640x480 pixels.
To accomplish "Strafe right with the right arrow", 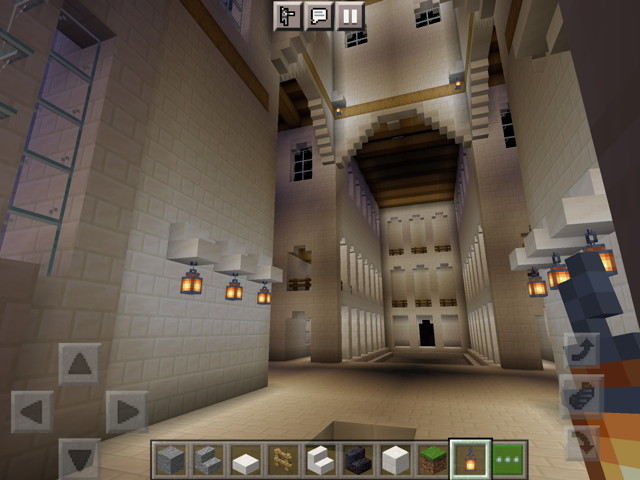I will click(127, 411).
